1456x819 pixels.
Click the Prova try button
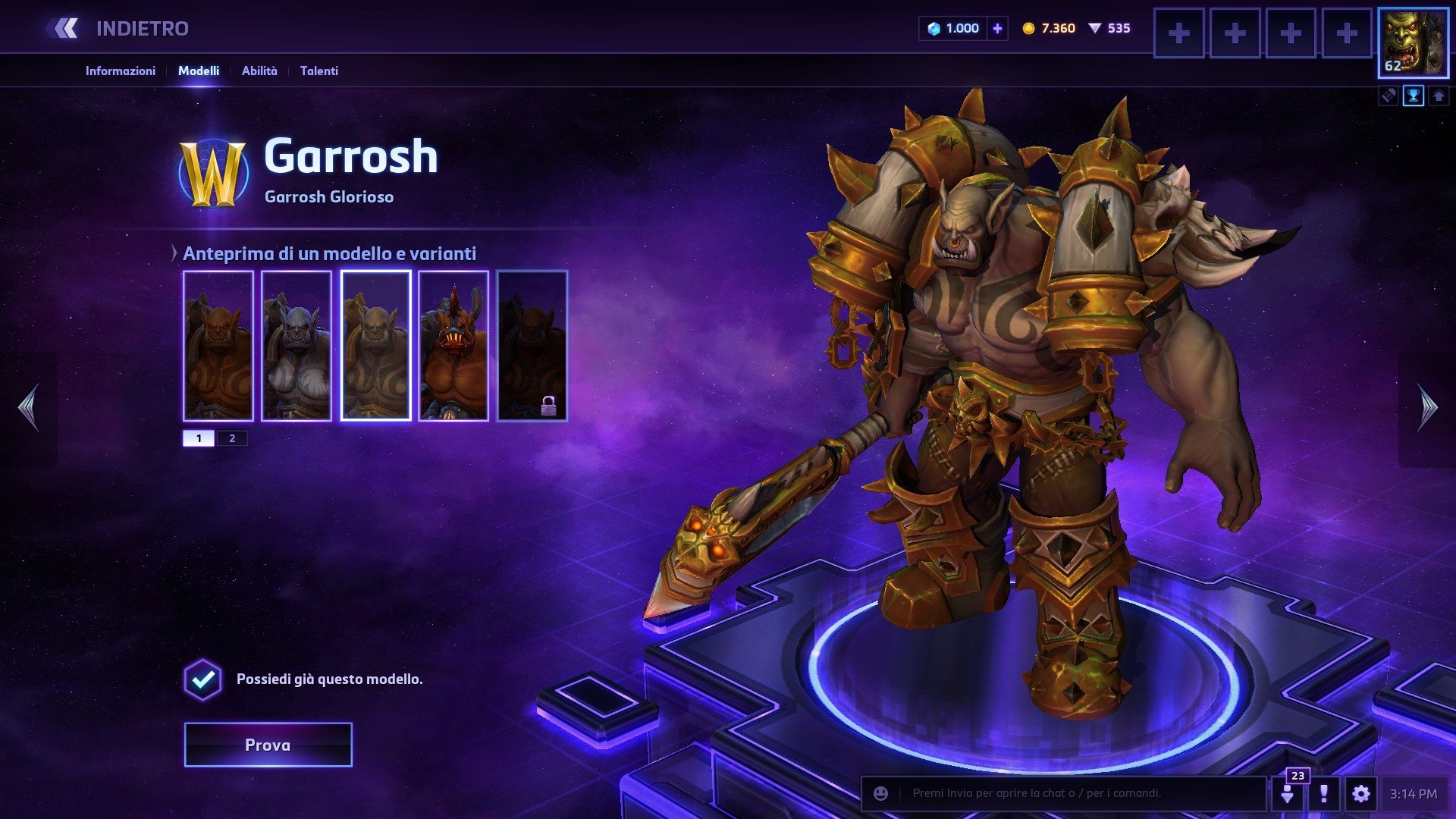[268, 745]
